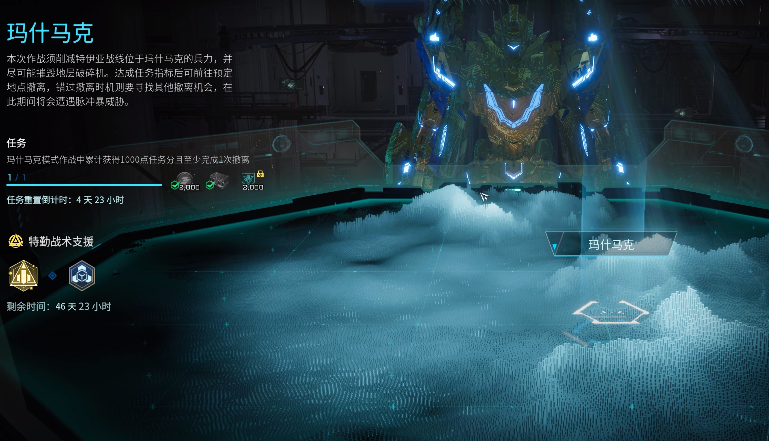Claim the second checked crate reward icon
The width and height of the screenshot is (769, 441).
[x=219, y=181]
